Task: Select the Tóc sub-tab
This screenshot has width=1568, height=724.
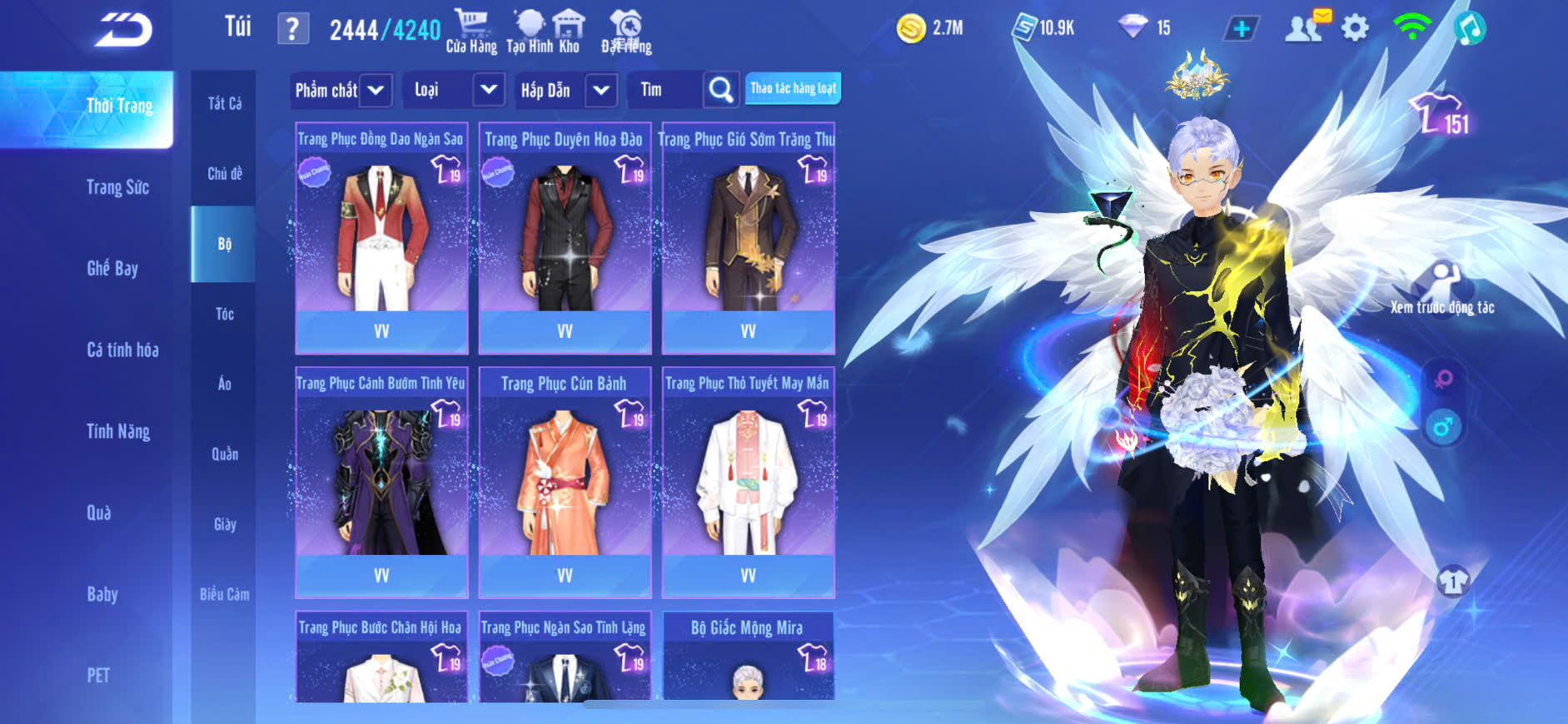Action: click(x=224, y=314)
